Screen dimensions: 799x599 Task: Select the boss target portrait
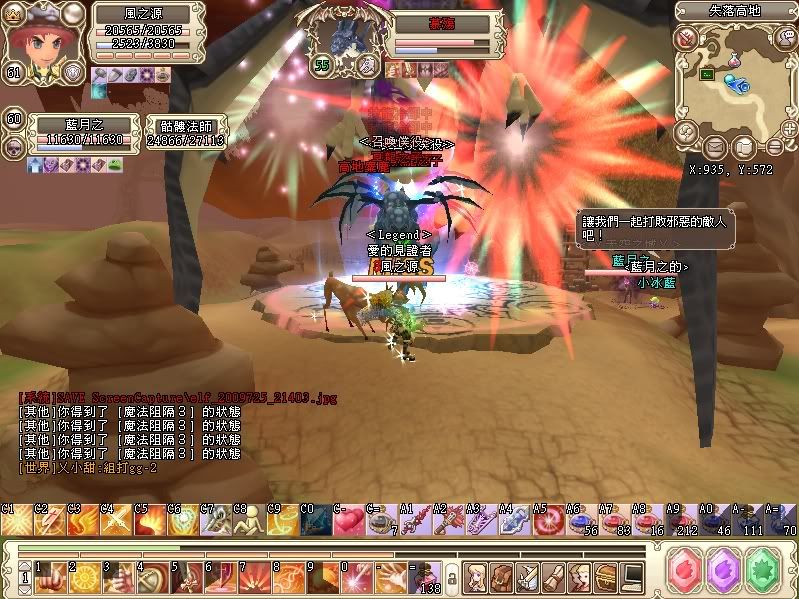click(x=355, y=42)
